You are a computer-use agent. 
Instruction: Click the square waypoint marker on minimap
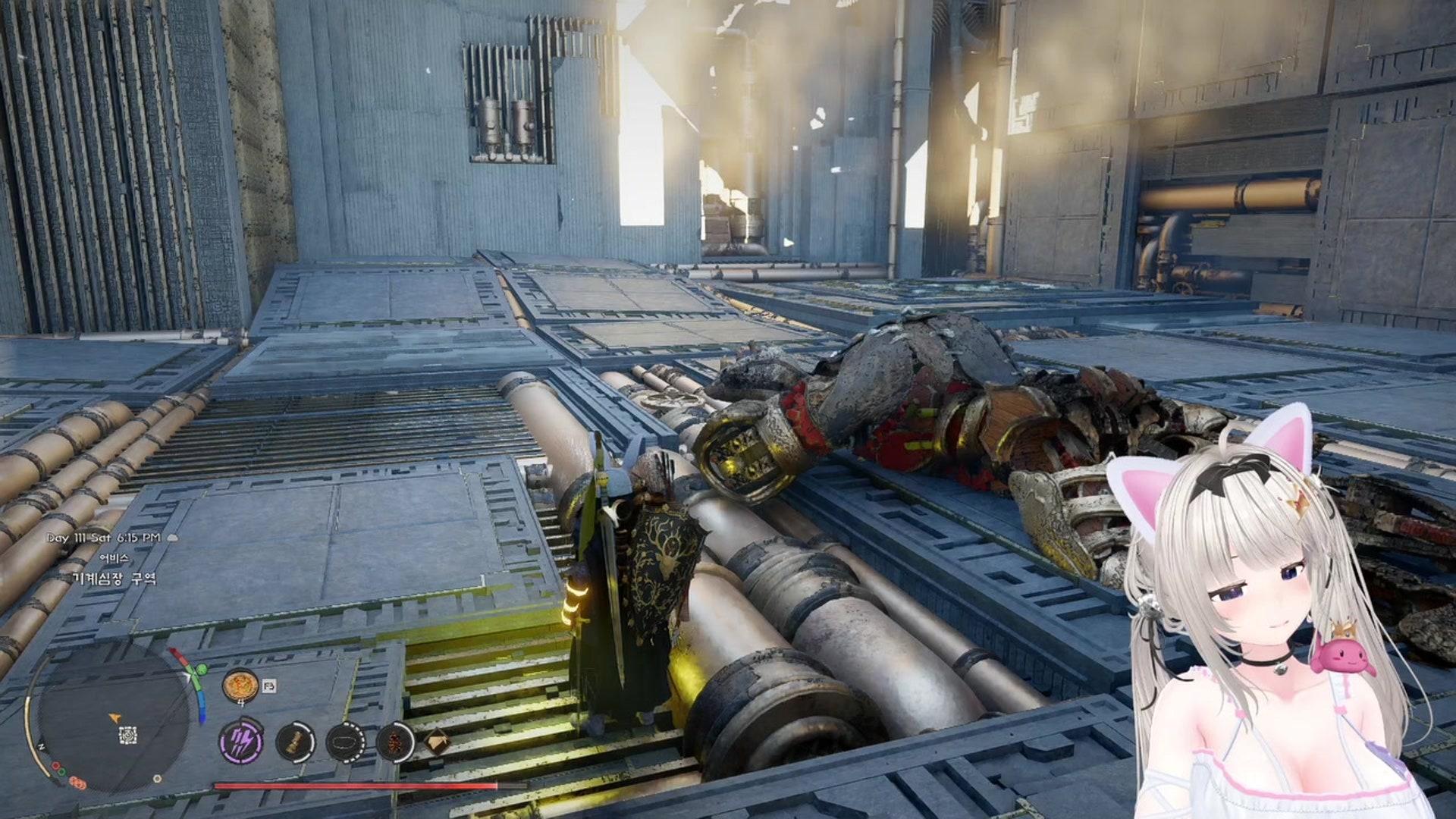pos(128,734)
